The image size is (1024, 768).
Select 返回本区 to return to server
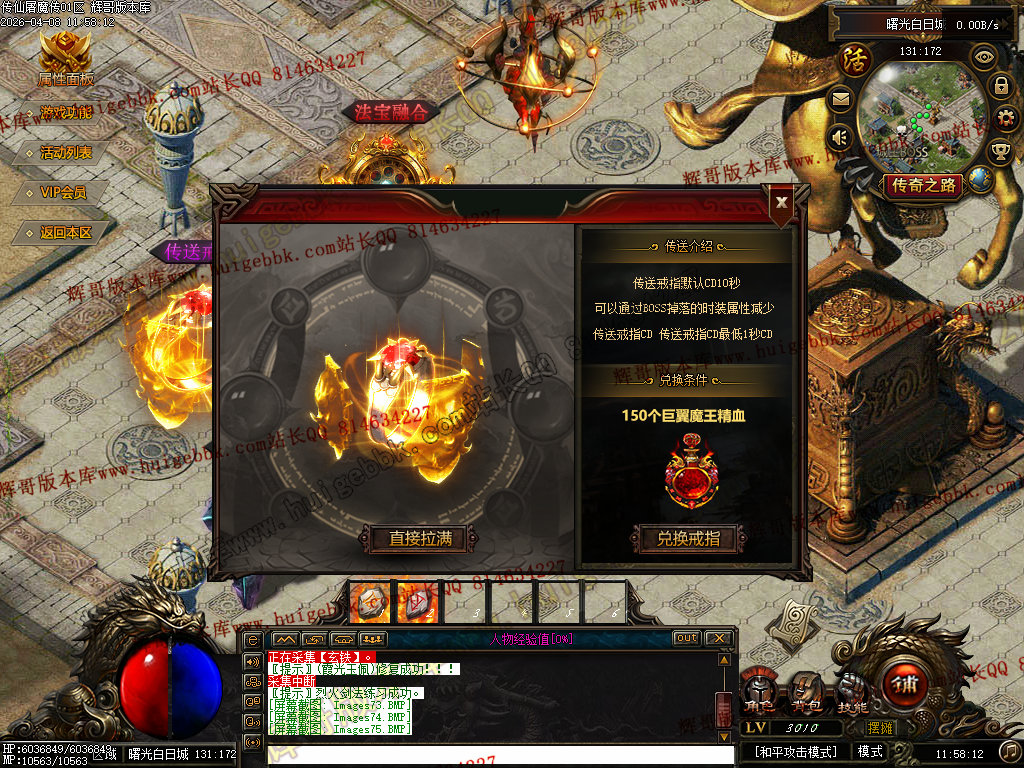[x=66, y=232]
